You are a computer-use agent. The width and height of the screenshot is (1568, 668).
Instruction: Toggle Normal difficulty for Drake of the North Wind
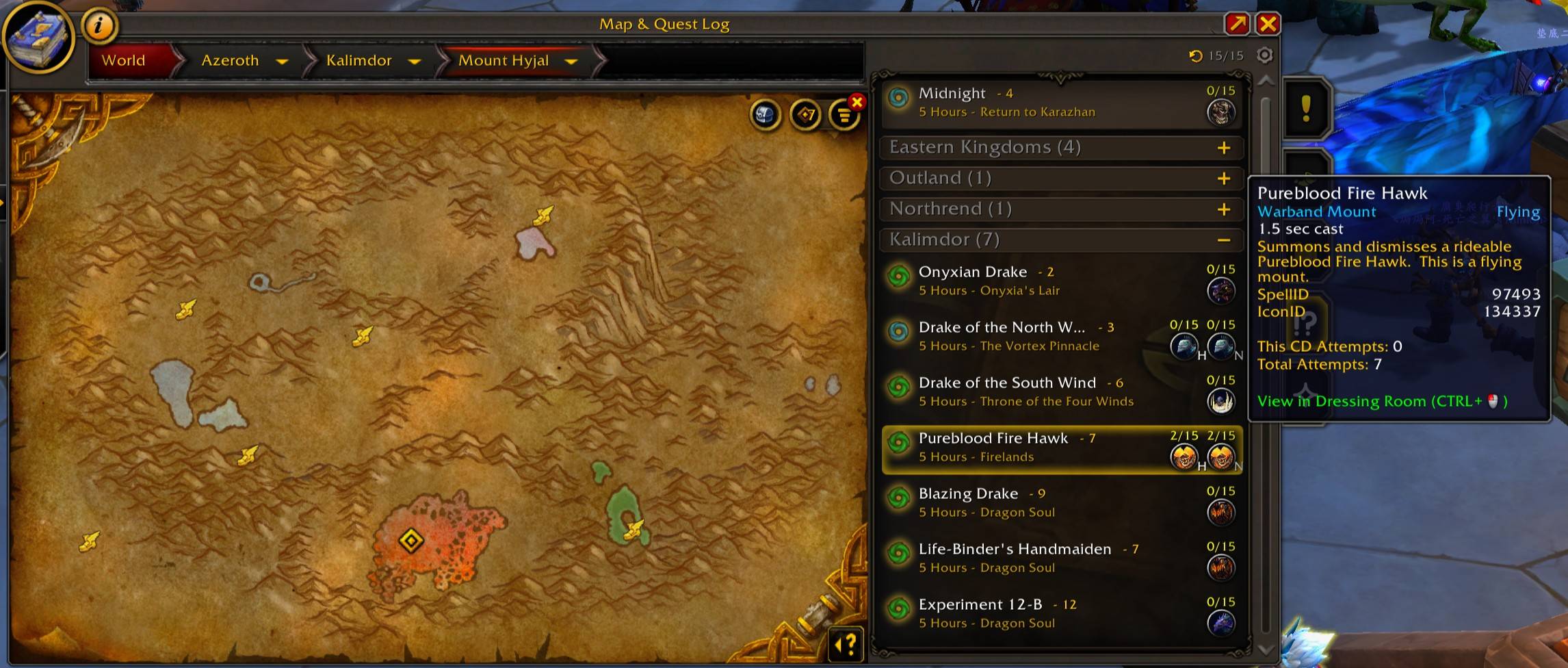click(1222, 346)
